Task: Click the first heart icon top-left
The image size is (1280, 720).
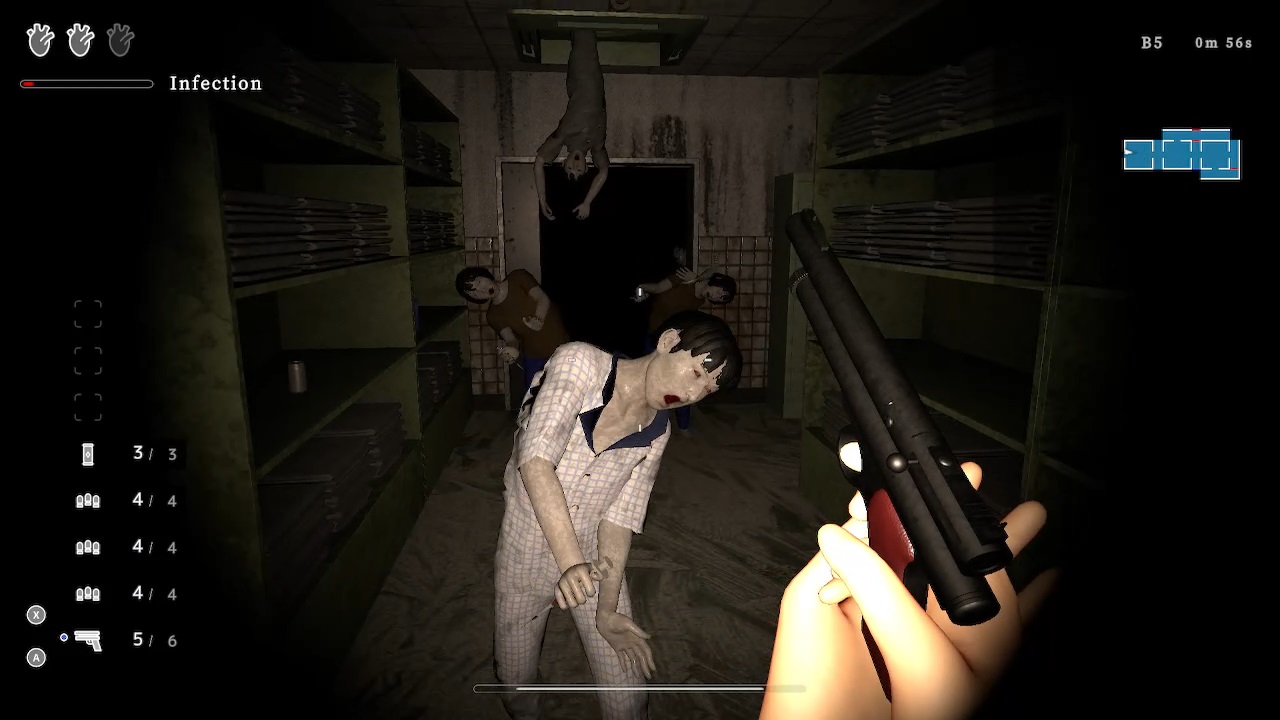Action: click(39, 39)
